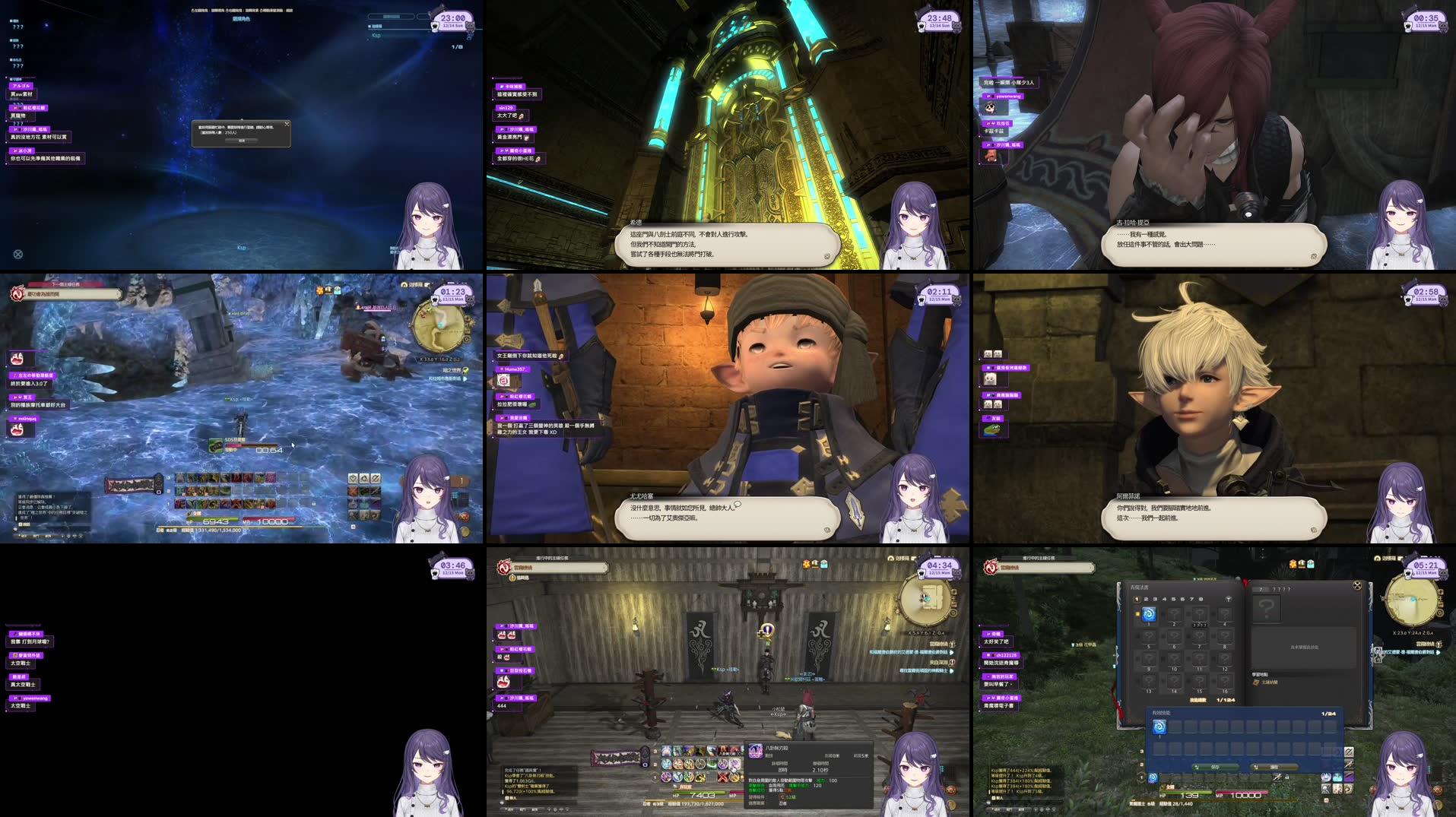Viewport: 1456px width, 817px height.
Task: Expand the 雲躍煉偽 quest entry in the duty list
Action: (x=1091, y=568)
